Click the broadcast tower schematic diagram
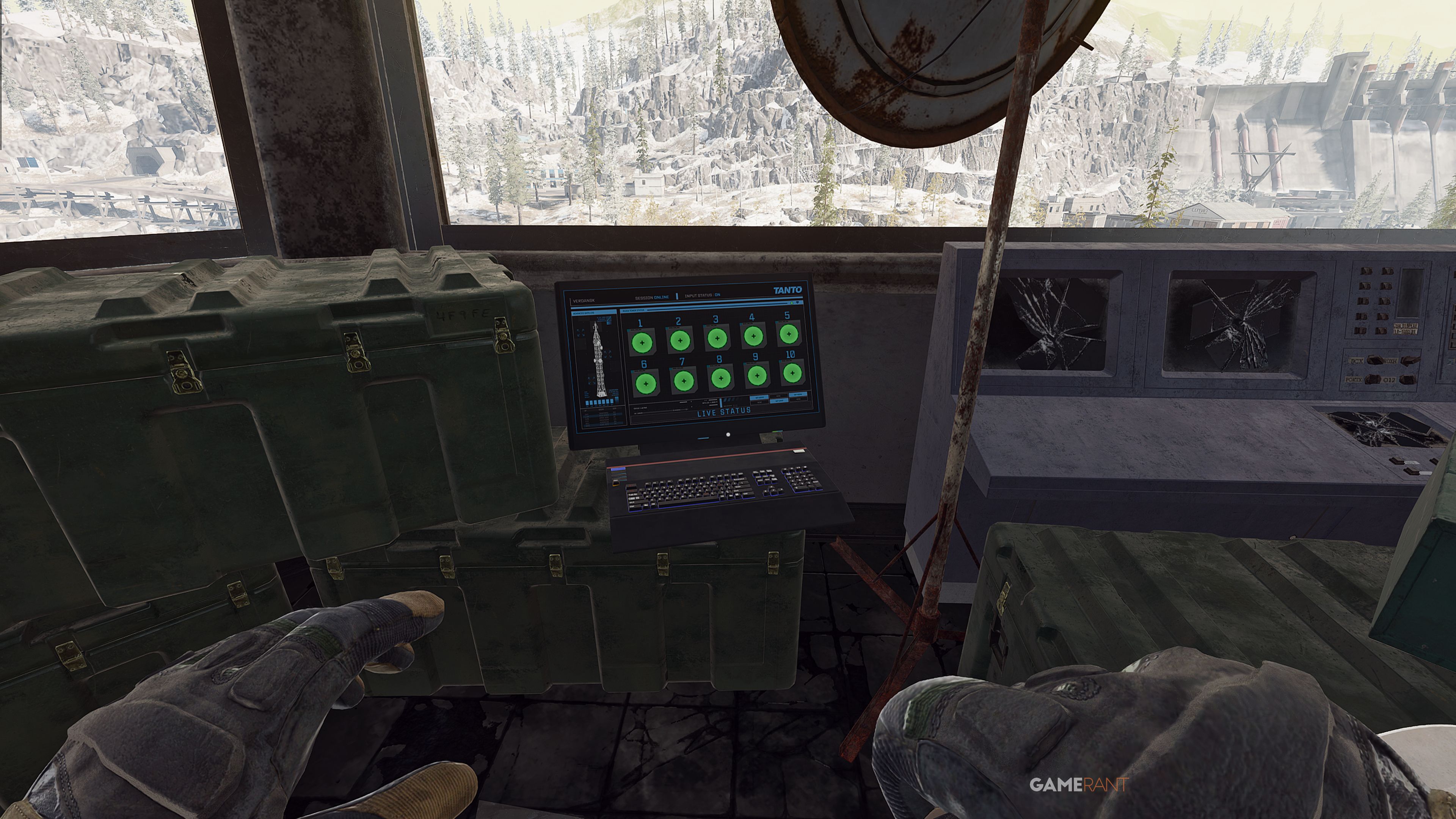1456x819 pixels. pos(599,359)
